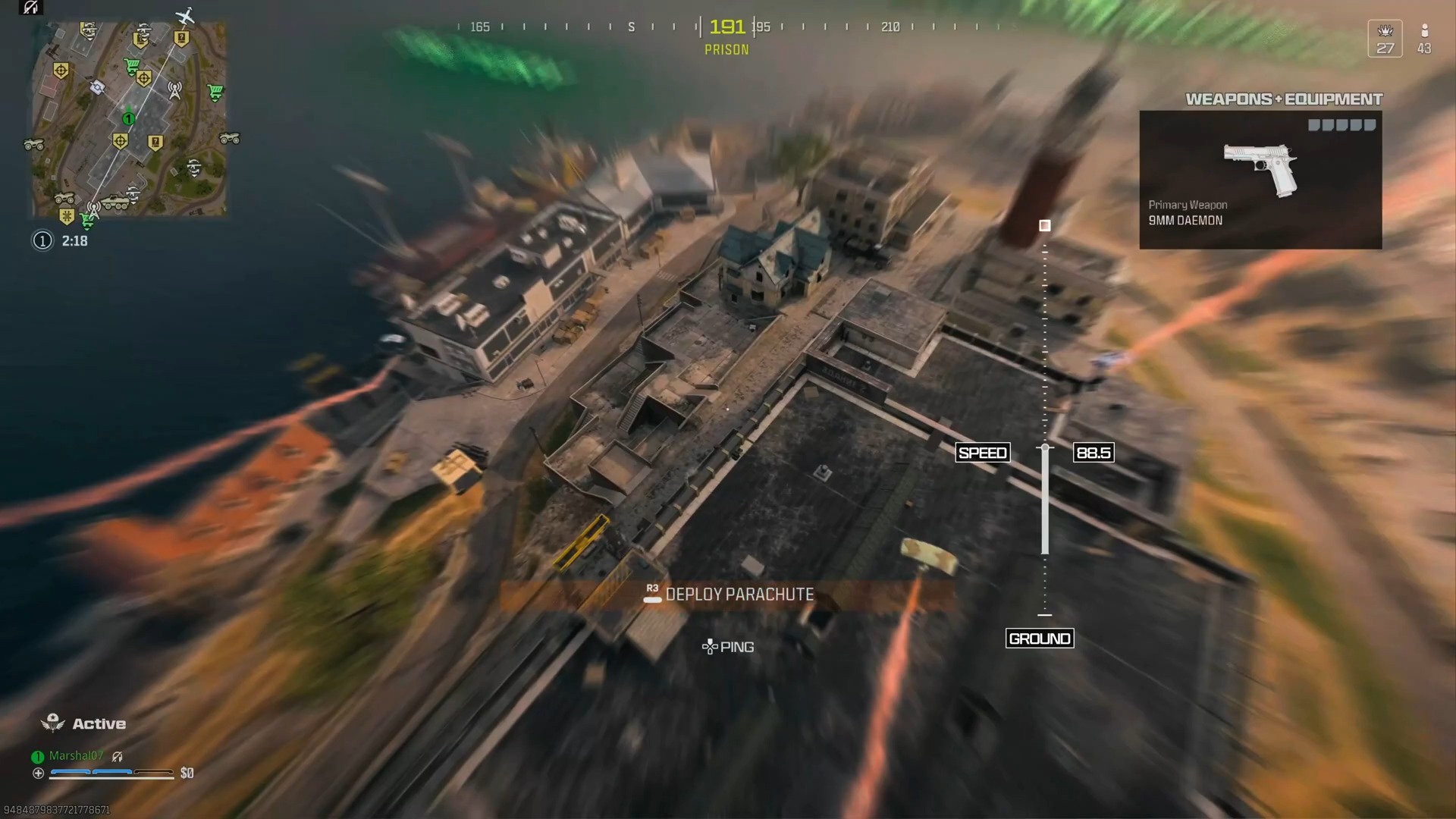
Task: Click the crown squad-count icon showing 27
Action: pyautogui.click(x=1386, y=38)
